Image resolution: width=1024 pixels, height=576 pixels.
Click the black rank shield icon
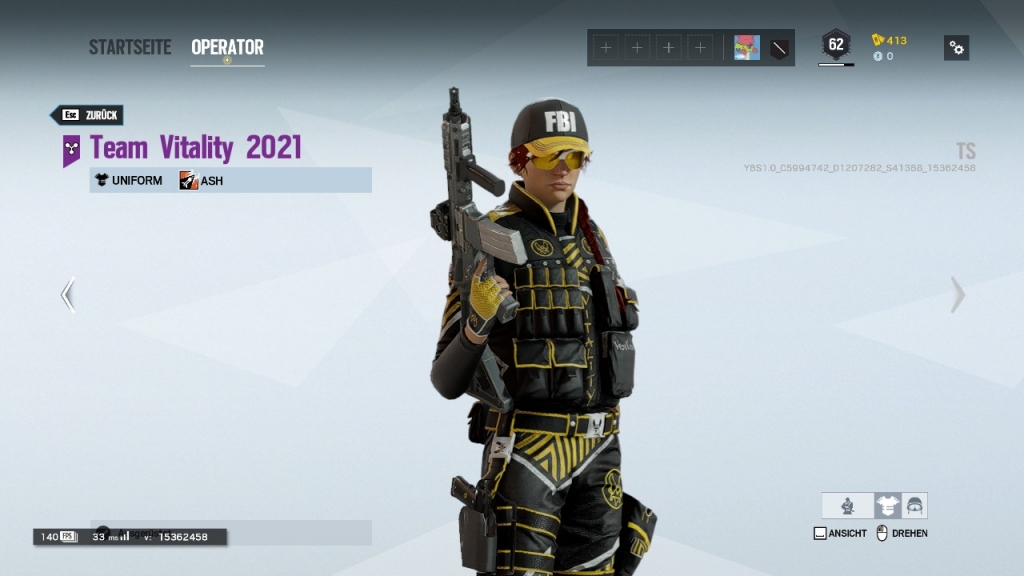[x=780, y=48]
